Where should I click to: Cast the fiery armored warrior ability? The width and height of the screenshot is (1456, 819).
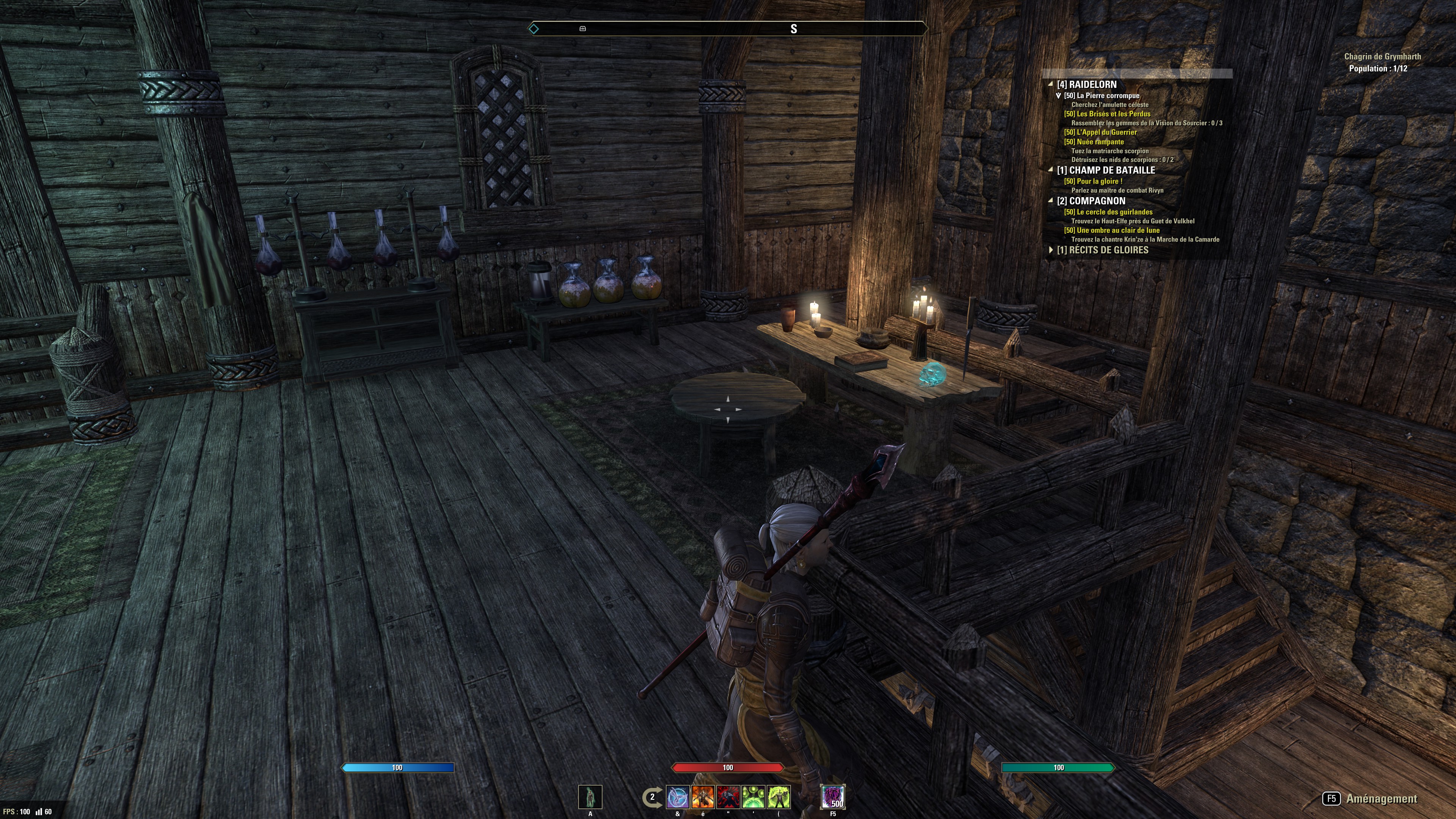point(703,797)
